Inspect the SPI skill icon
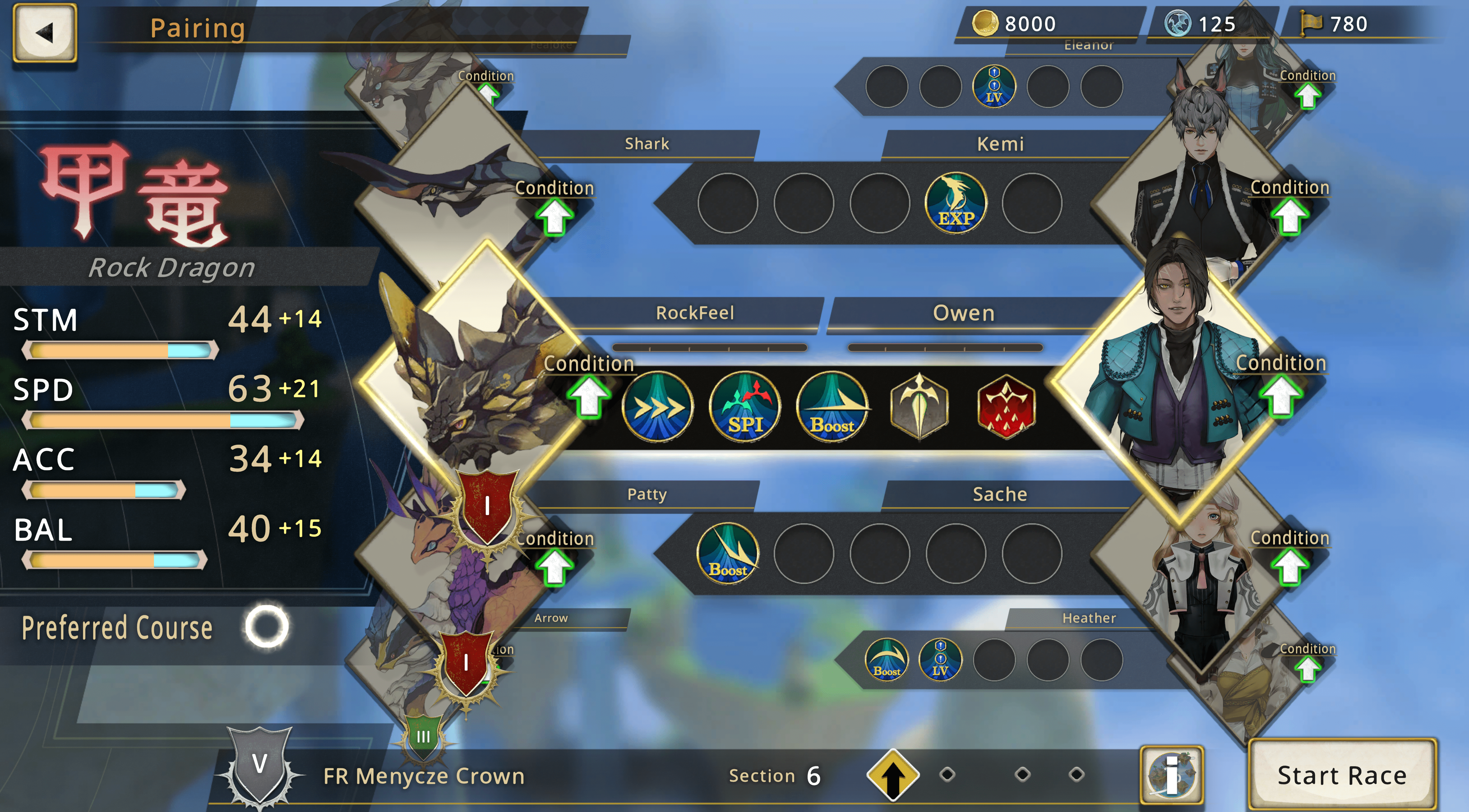1469x812 pixels. click(745, 407)
